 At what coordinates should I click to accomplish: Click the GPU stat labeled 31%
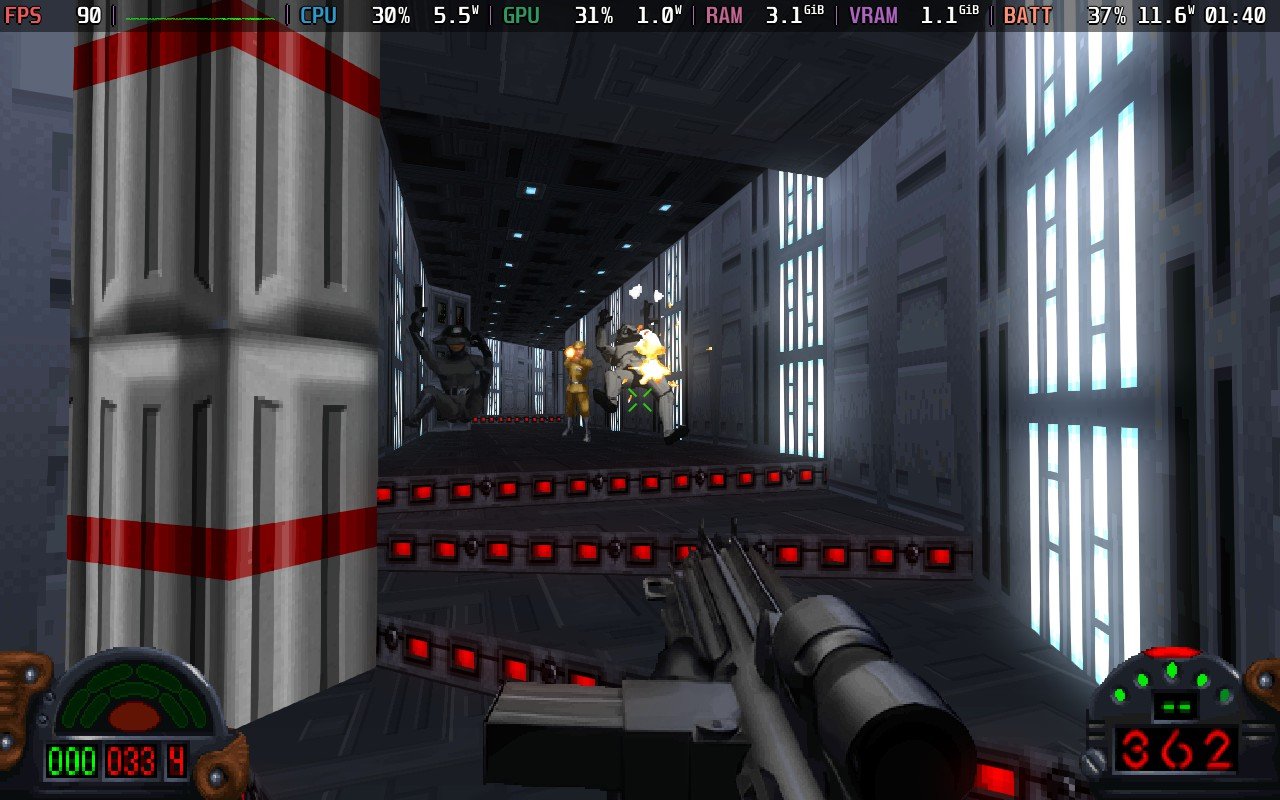pos(594,15)
